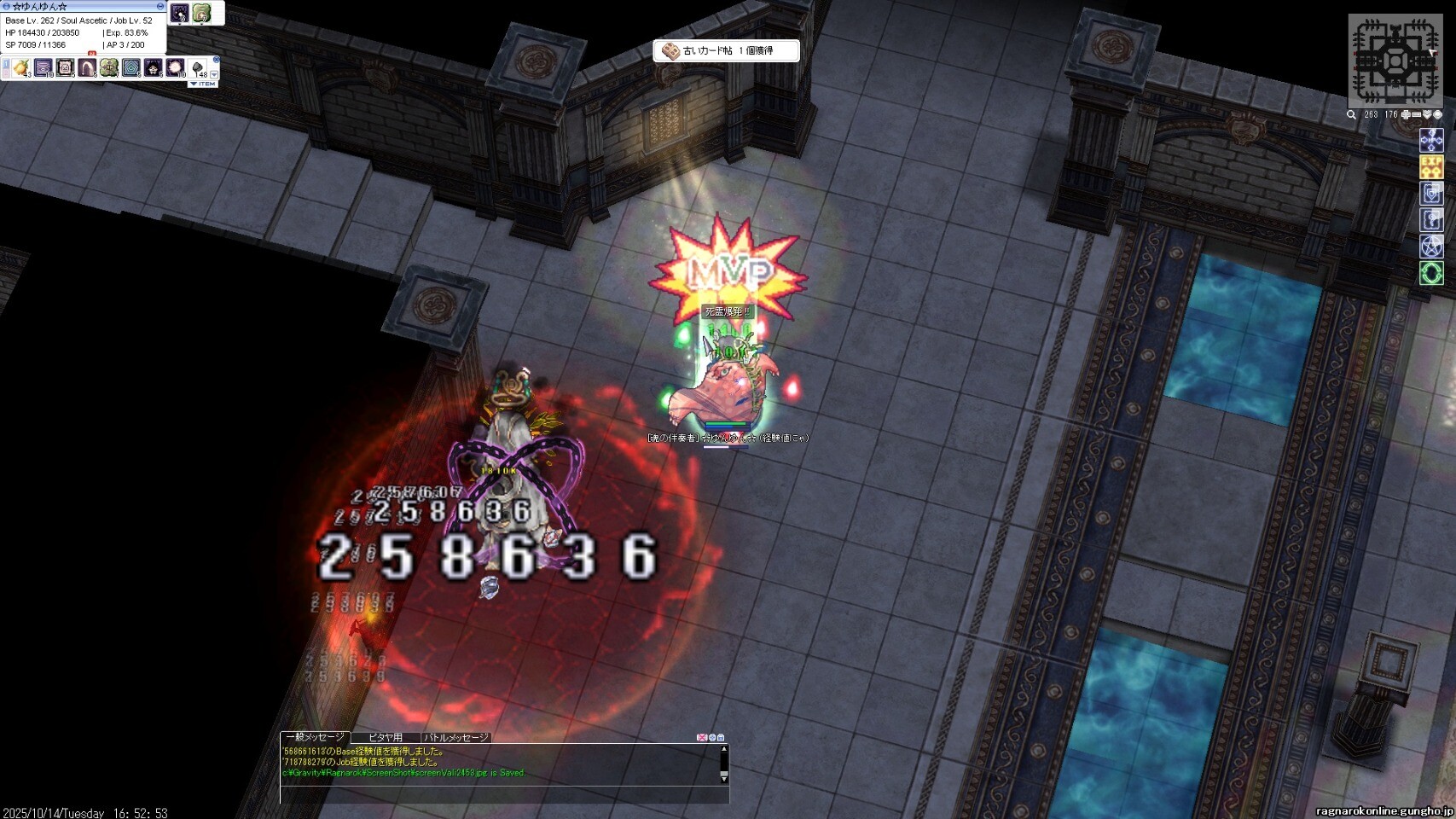Switch to the ピタヤ用 chat tab
Screen dimensions: 1456x819
click(386, 737)
